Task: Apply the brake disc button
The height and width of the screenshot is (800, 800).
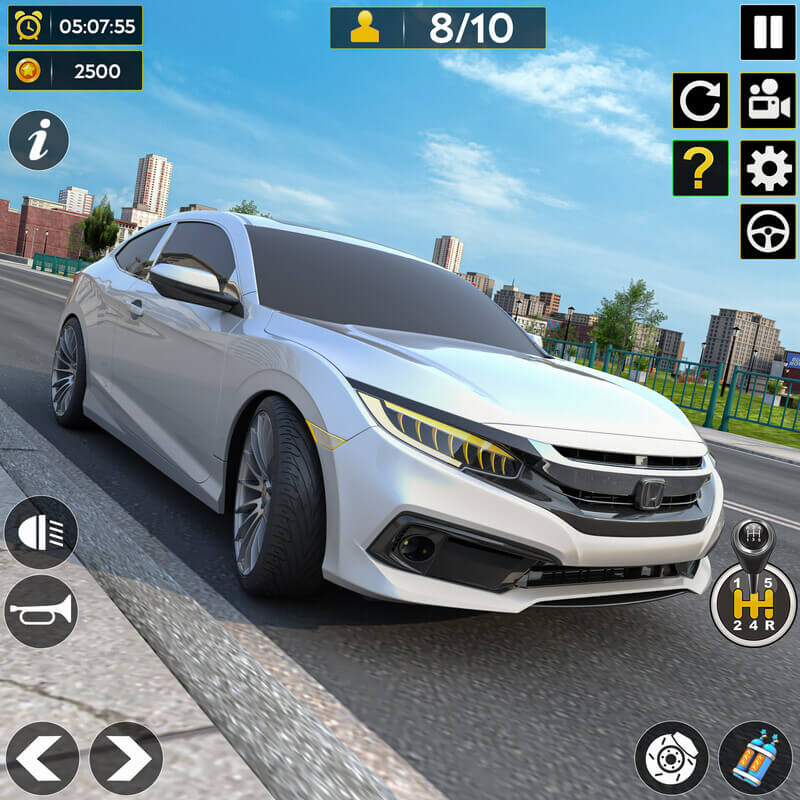Action: (672, 758)
